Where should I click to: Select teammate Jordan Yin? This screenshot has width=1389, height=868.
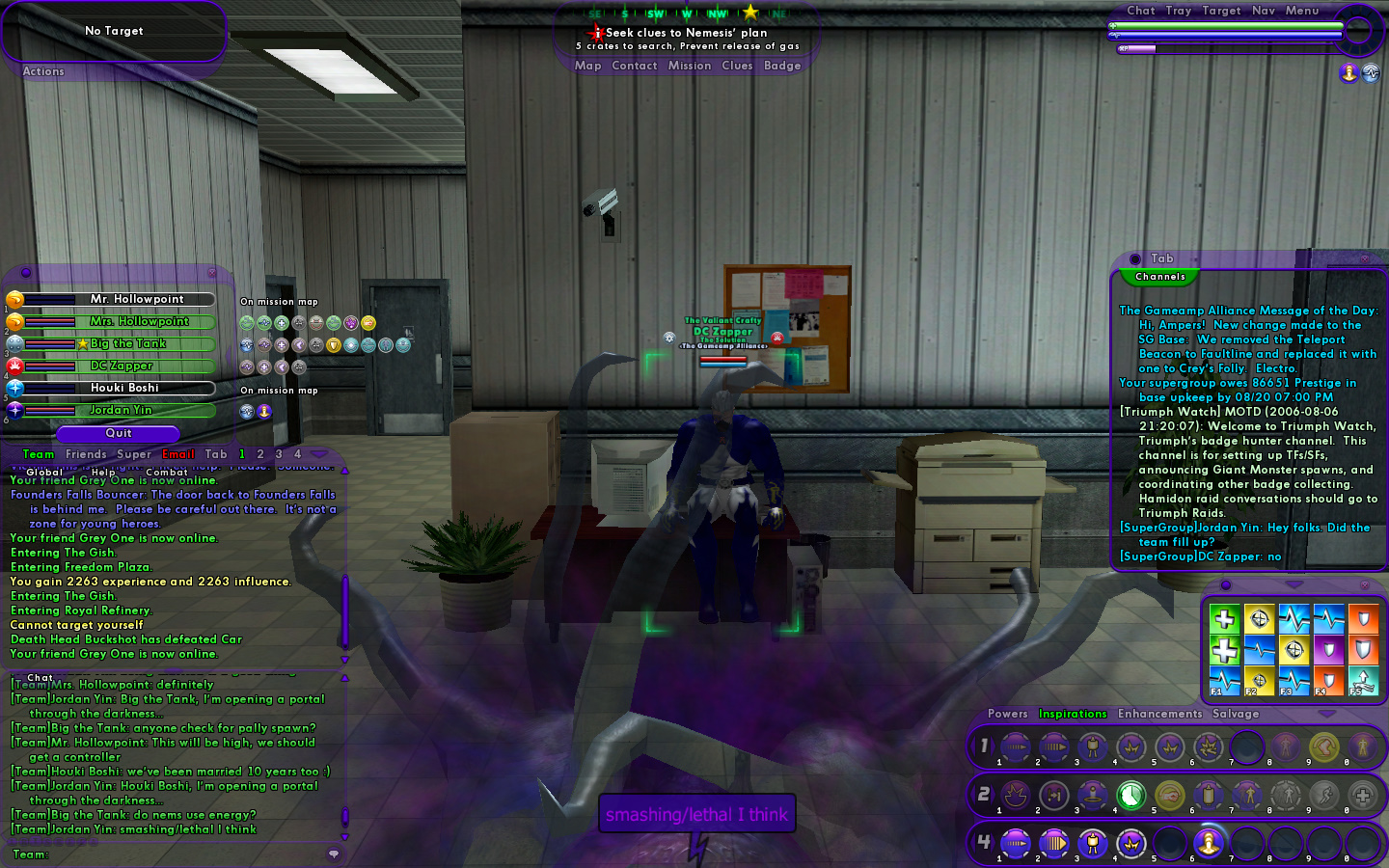121,410
